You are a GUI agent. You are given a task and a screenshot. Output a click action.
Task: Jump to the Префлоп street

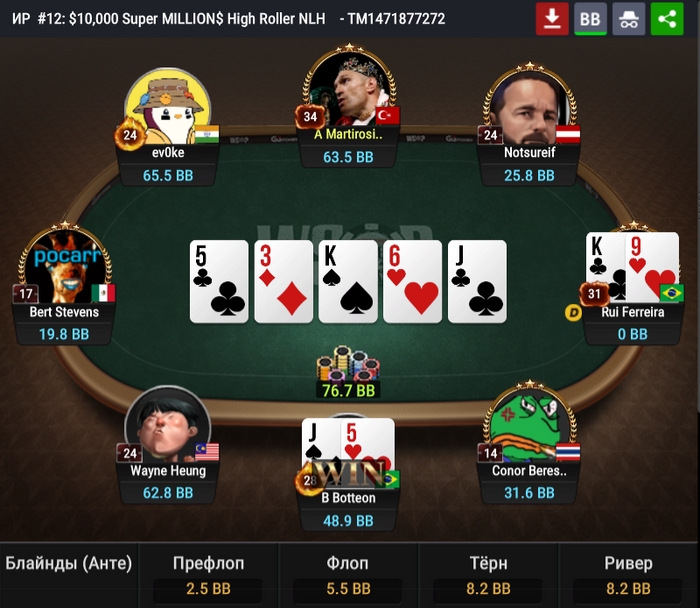click(x=208, y=576)
